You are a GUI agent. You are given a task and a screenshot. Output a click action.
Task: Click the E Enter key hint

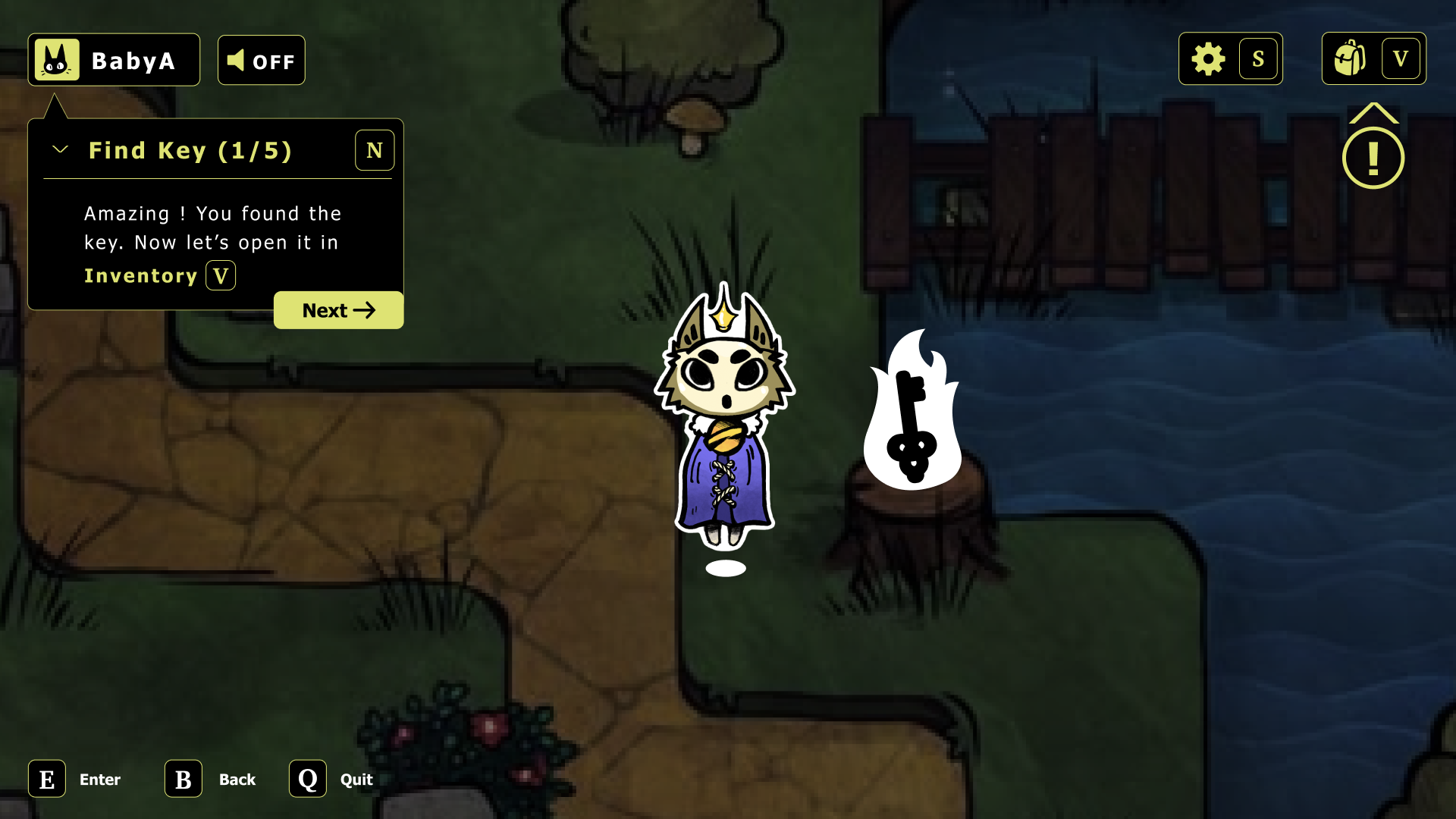pos(47,779)
